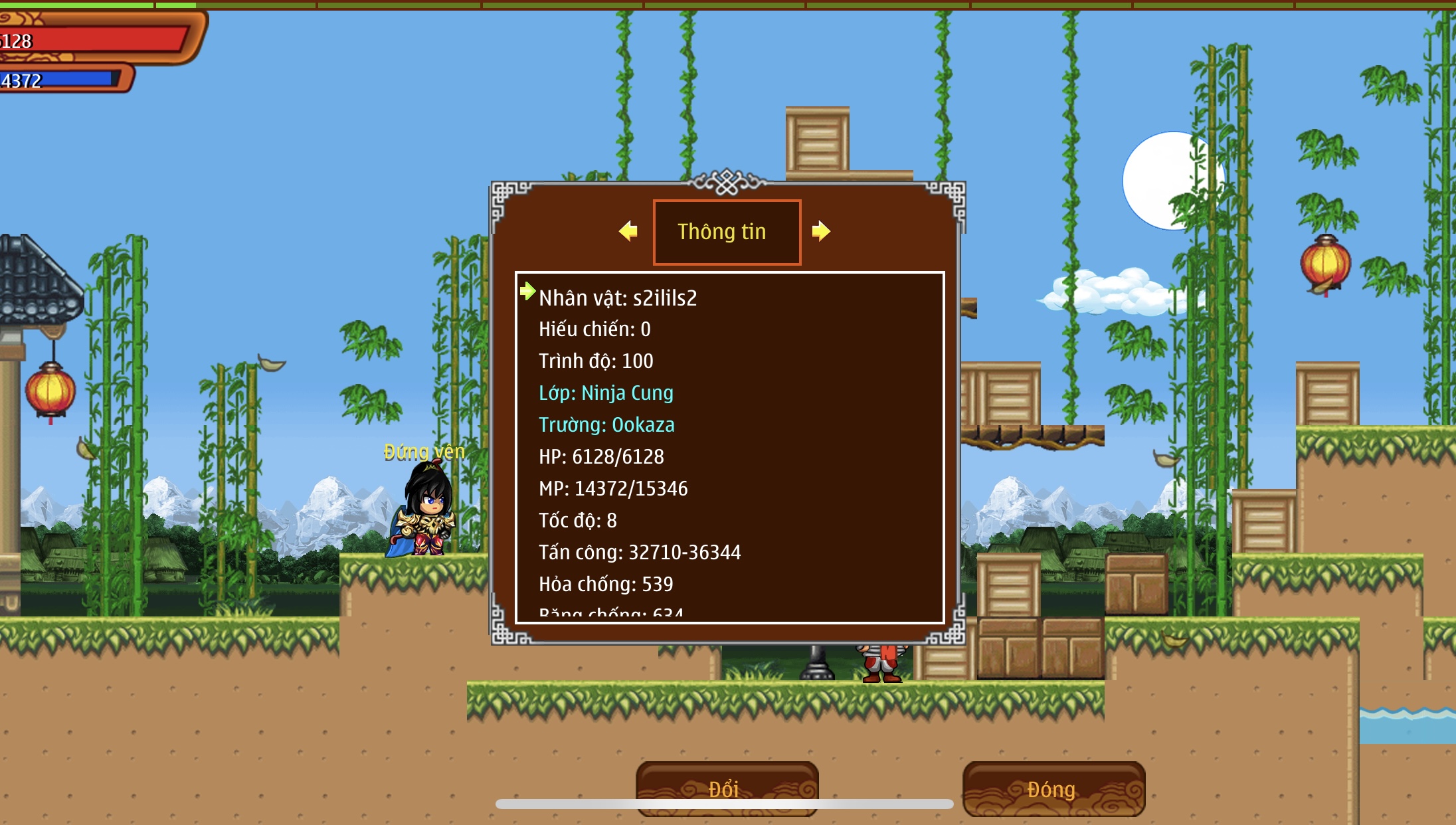Click the left yellow arrow beside Thông tin

(628, 231)
